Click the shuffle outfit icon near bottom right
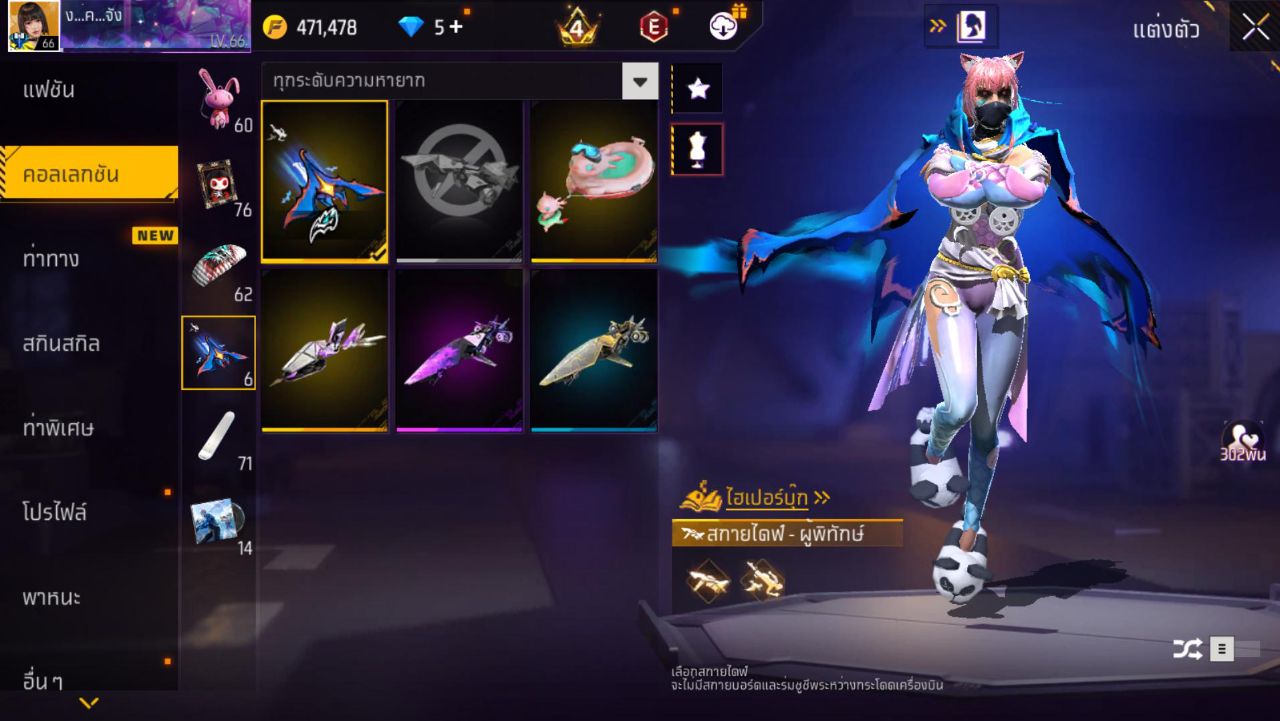Viewport: 1280px width, 721px height. click(x=1189, y=648)
